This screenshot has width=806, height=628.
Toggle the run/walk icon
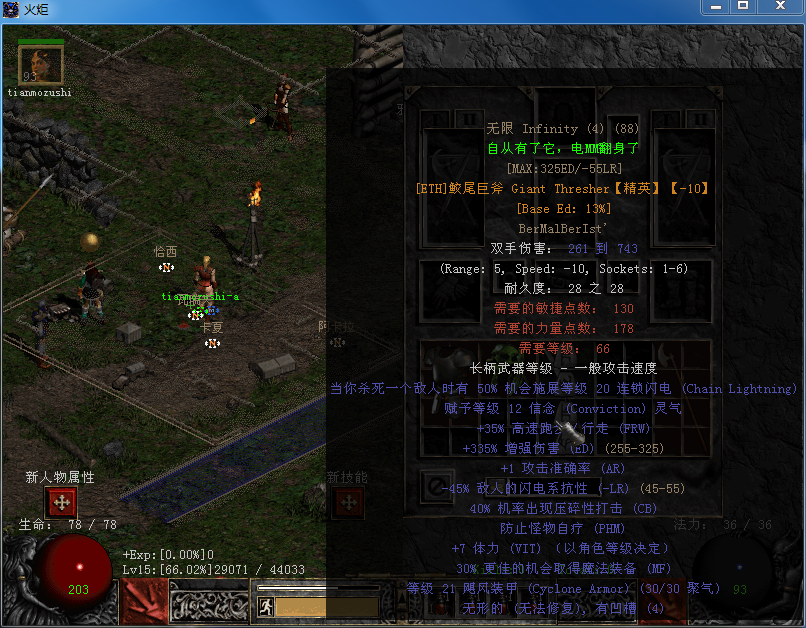pos(267,606)
